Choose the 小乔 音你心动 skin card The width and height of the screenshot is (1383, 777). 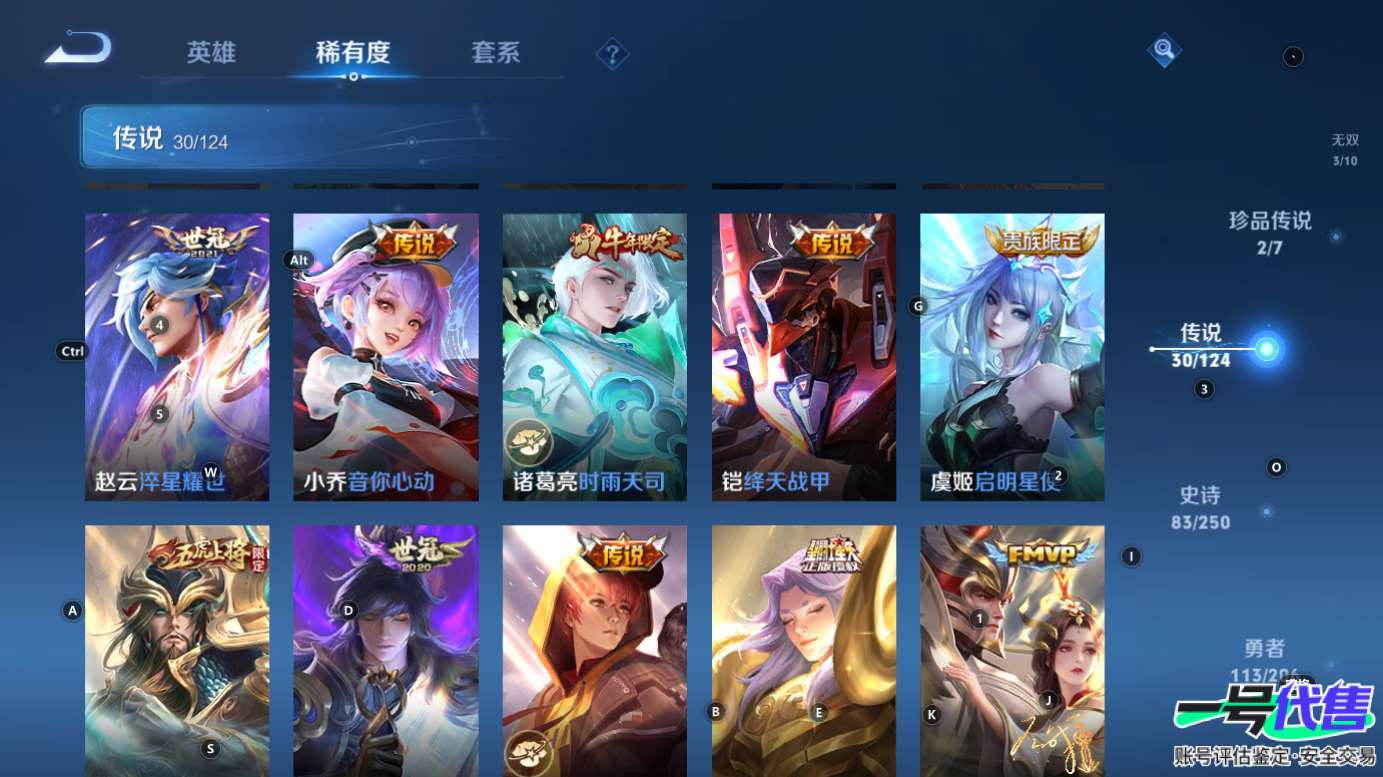[x=385, y=356]
